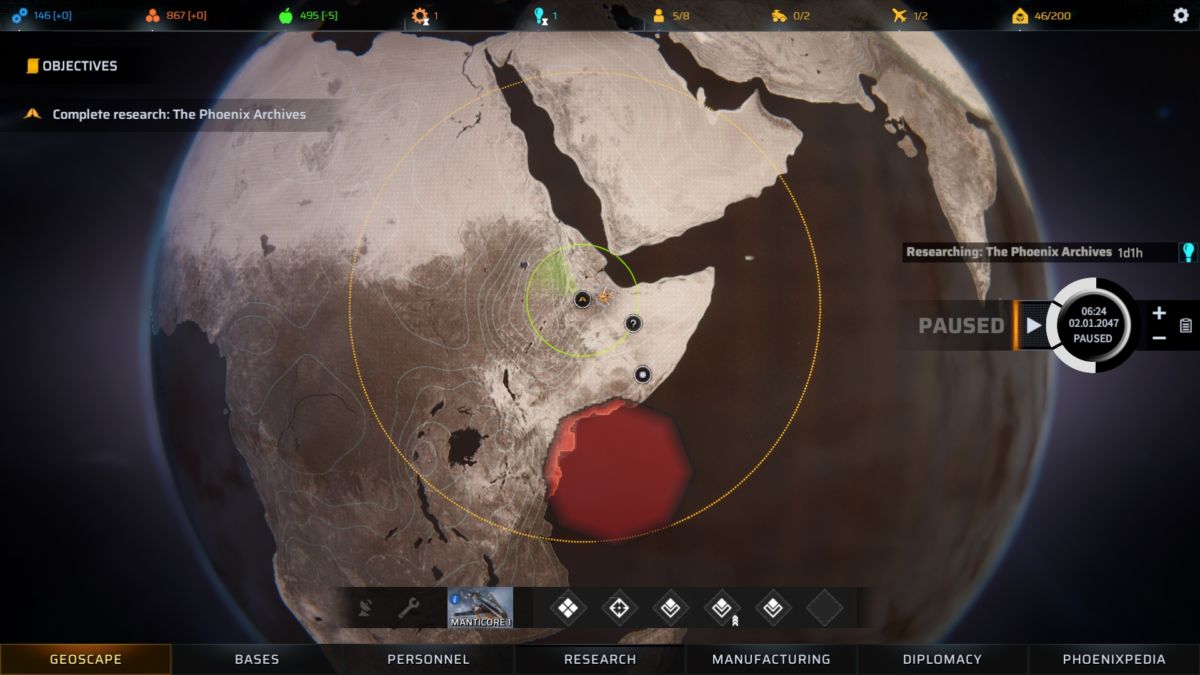Go to the Research tab
1200x675 pixels.
(600, 659)
